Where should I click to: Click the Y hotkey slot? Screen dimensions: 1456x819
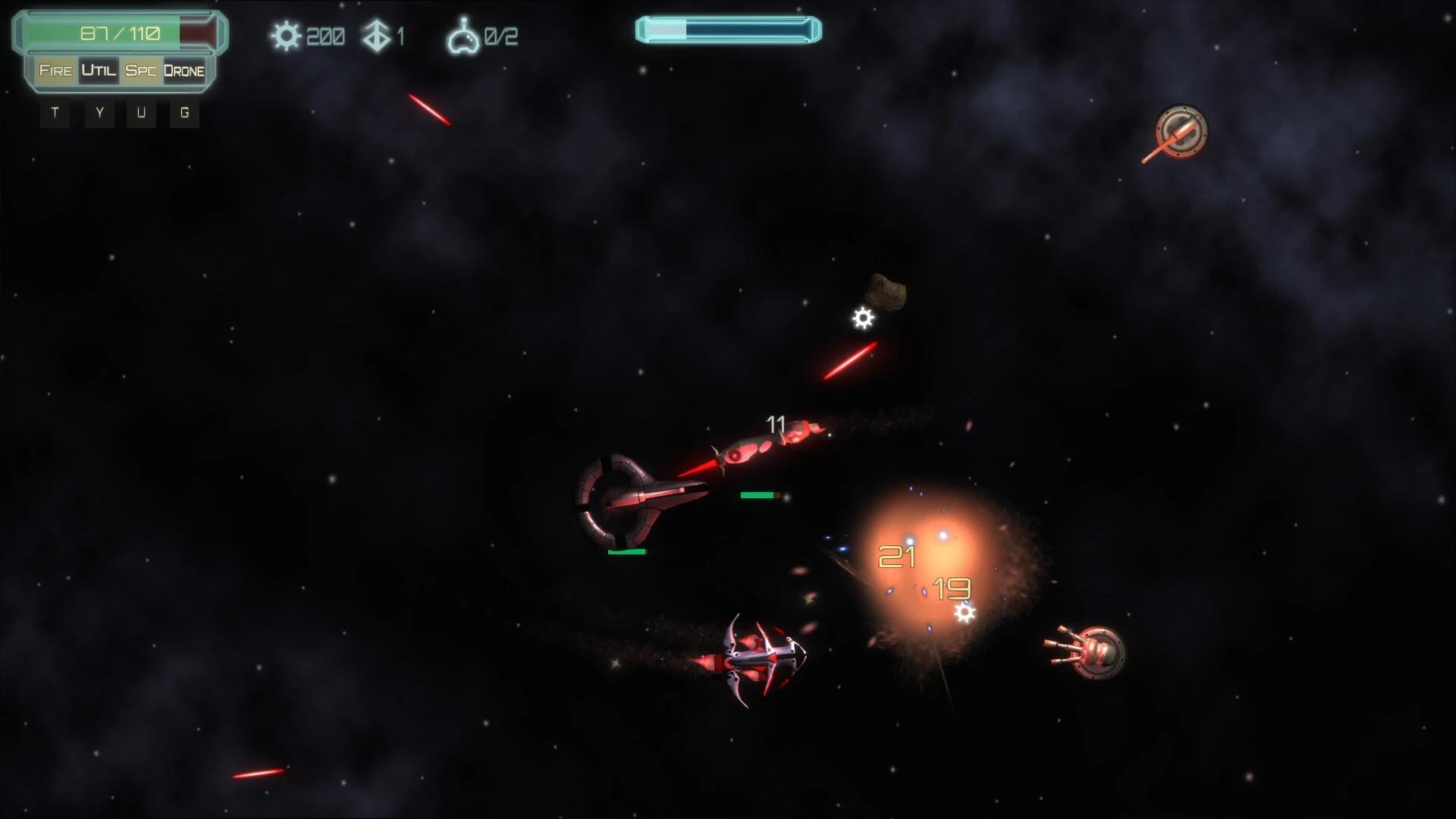[x=98, y=113]
